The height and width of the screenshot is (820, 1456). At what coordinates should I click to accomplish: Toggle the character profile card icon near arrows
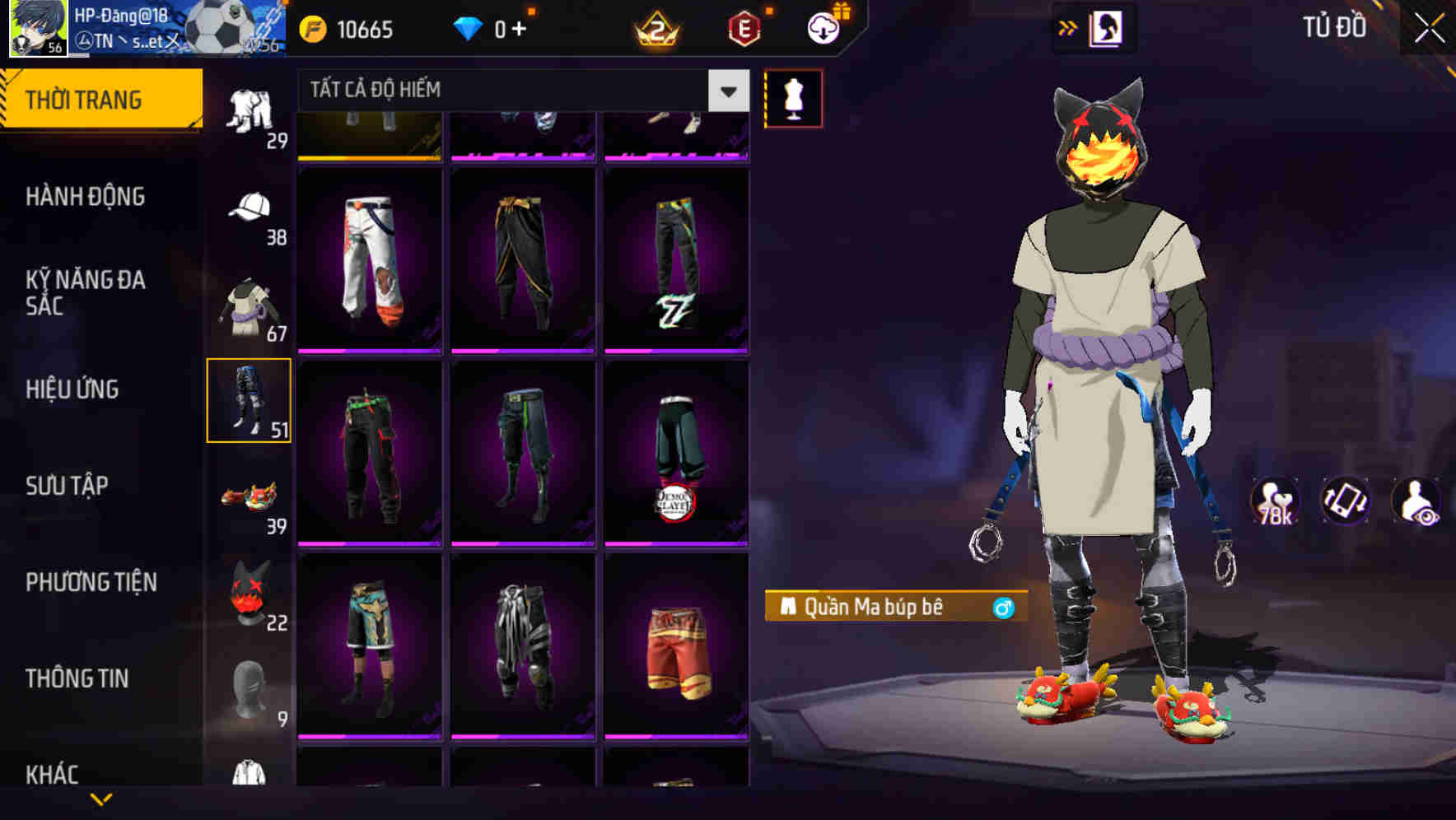[x=1106, y=27]
